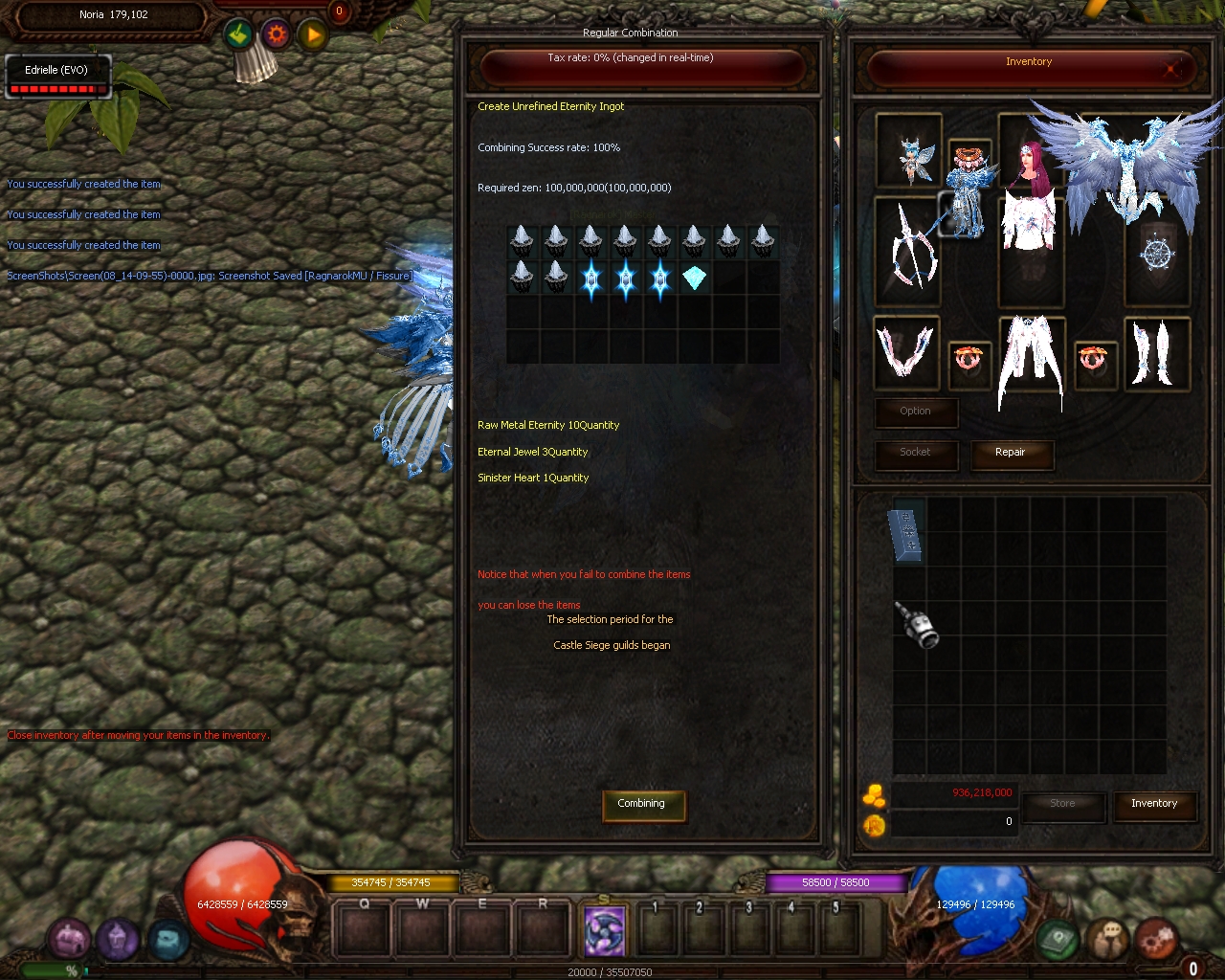
Task: Pick the blue ingot item in inventory
Action: 907,533
